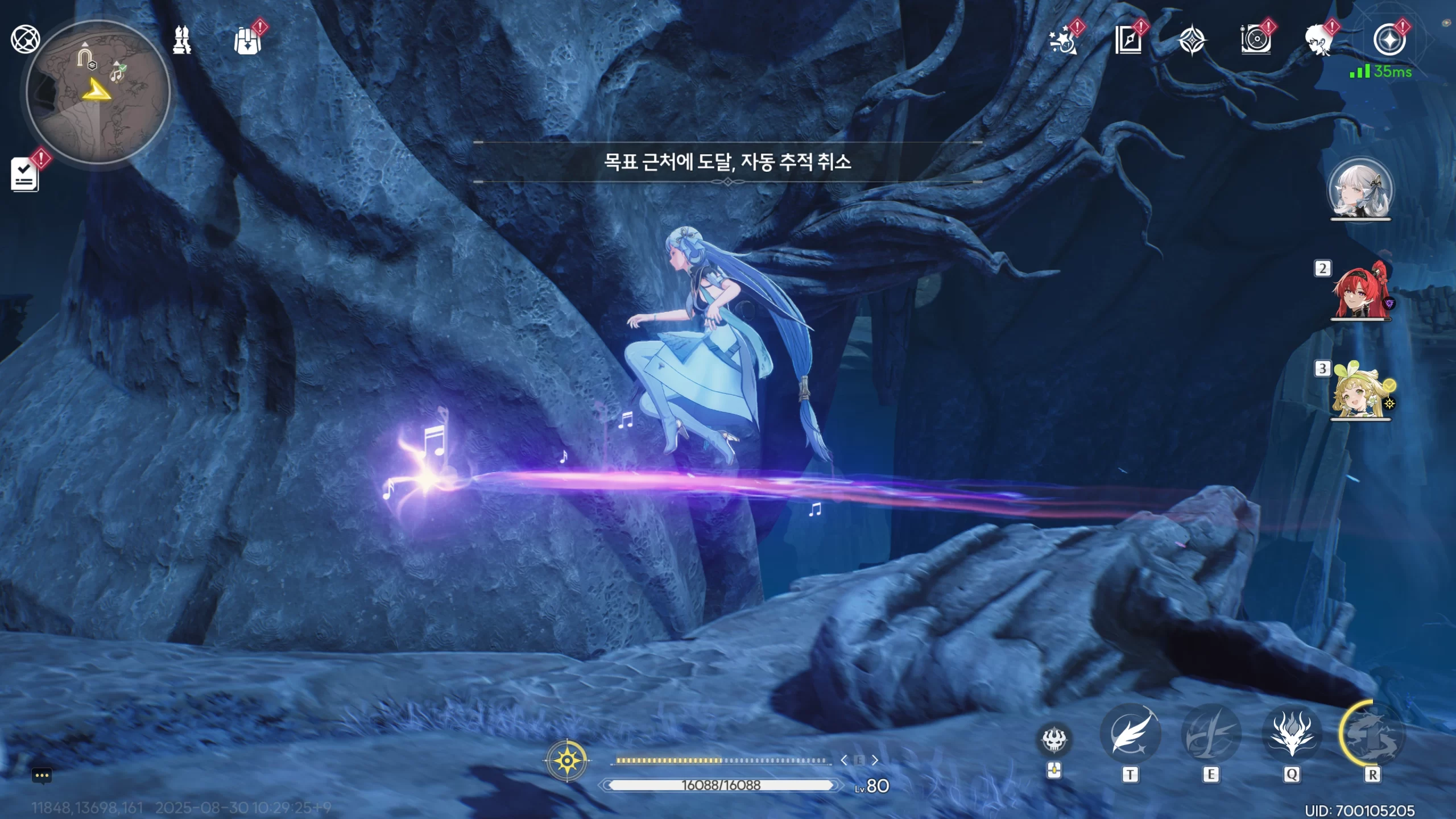The height and width of the screenshot is (819, 1456).
Task: Click the chess pieces icon
Action: point(181,40)
